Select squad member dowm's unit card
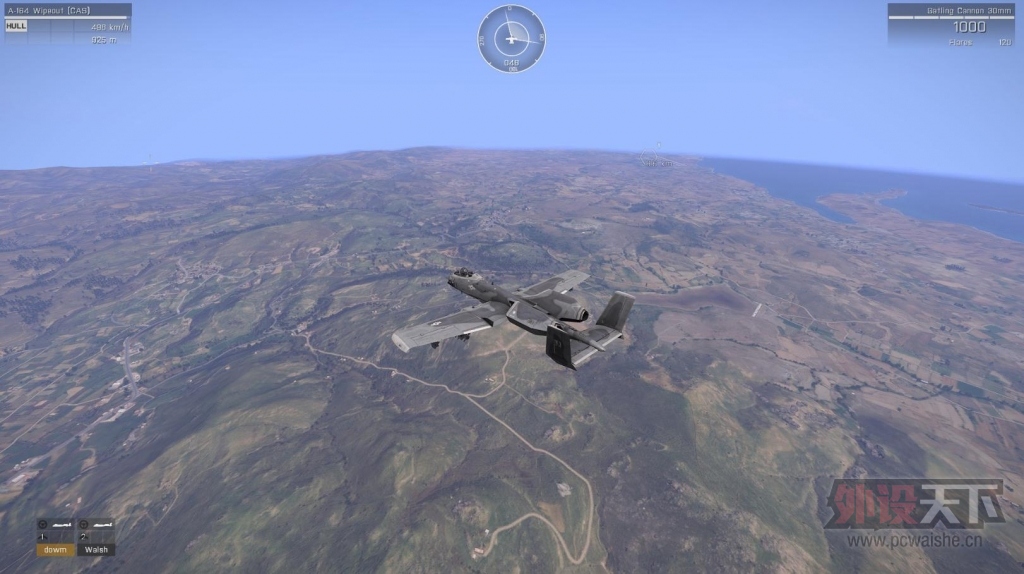The width and height of the screenshot is (1024, 574). point(55,537)
